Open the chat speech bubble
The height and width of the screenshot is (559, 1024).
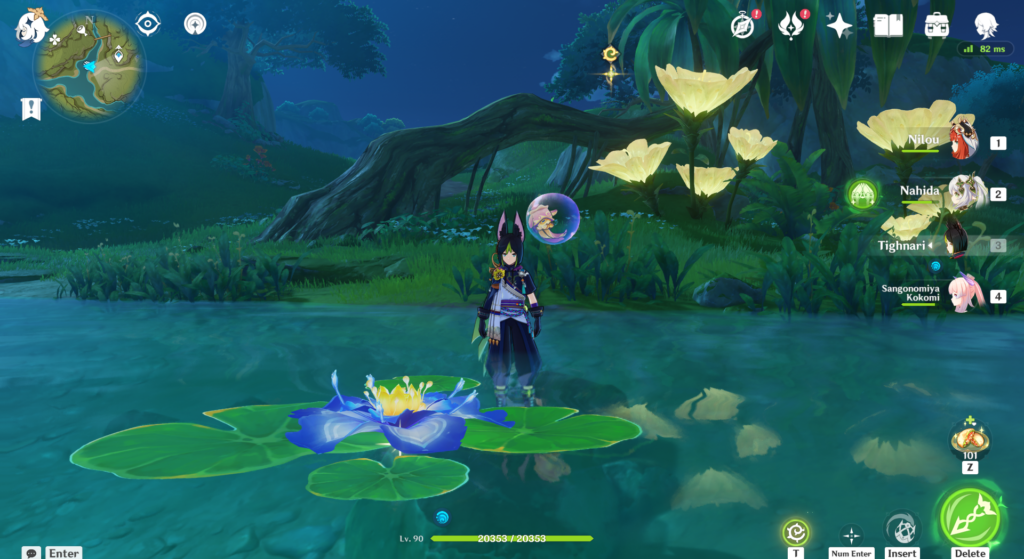[32, 552]
